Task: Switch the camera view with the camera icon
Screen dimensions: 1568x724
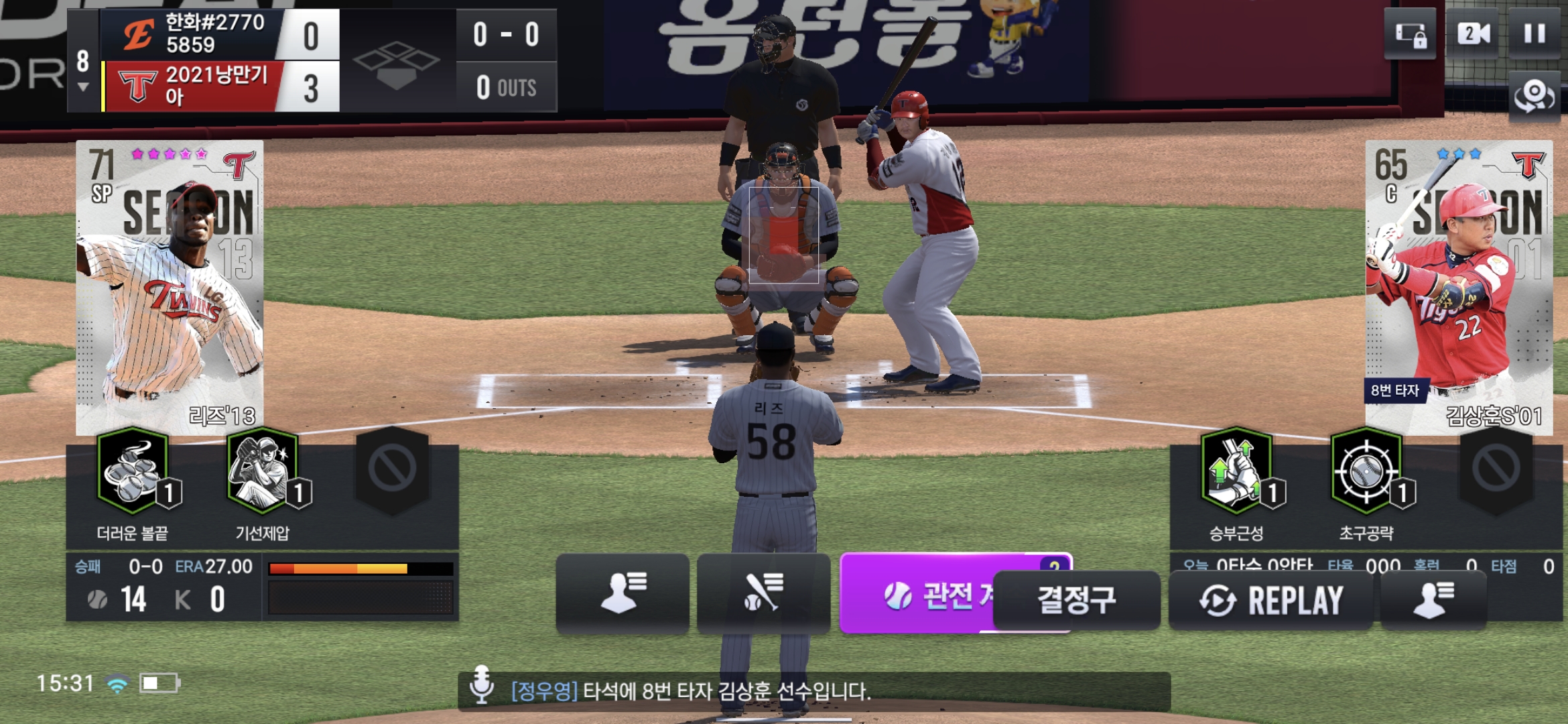Action: [1474, 34]
